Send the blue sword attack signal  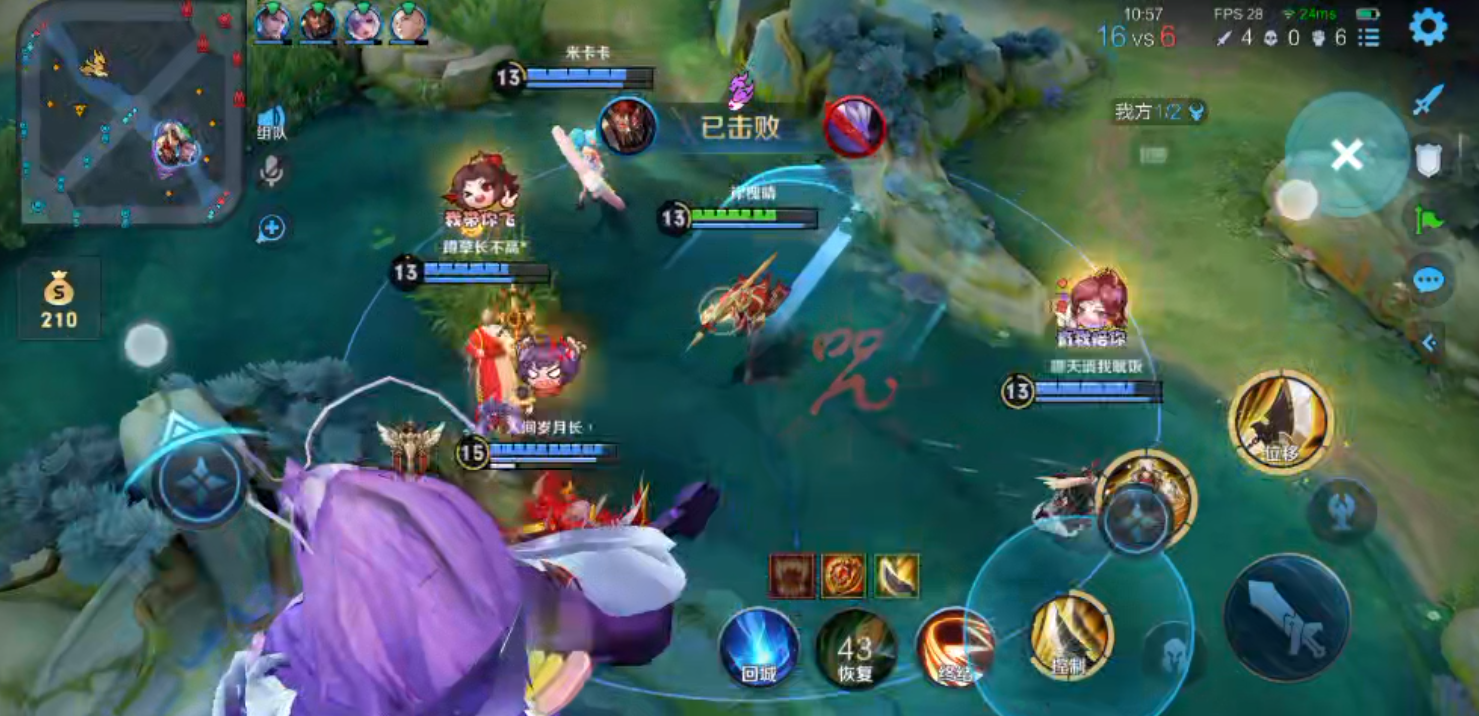pyautogui.click(x=1429, y=99)
